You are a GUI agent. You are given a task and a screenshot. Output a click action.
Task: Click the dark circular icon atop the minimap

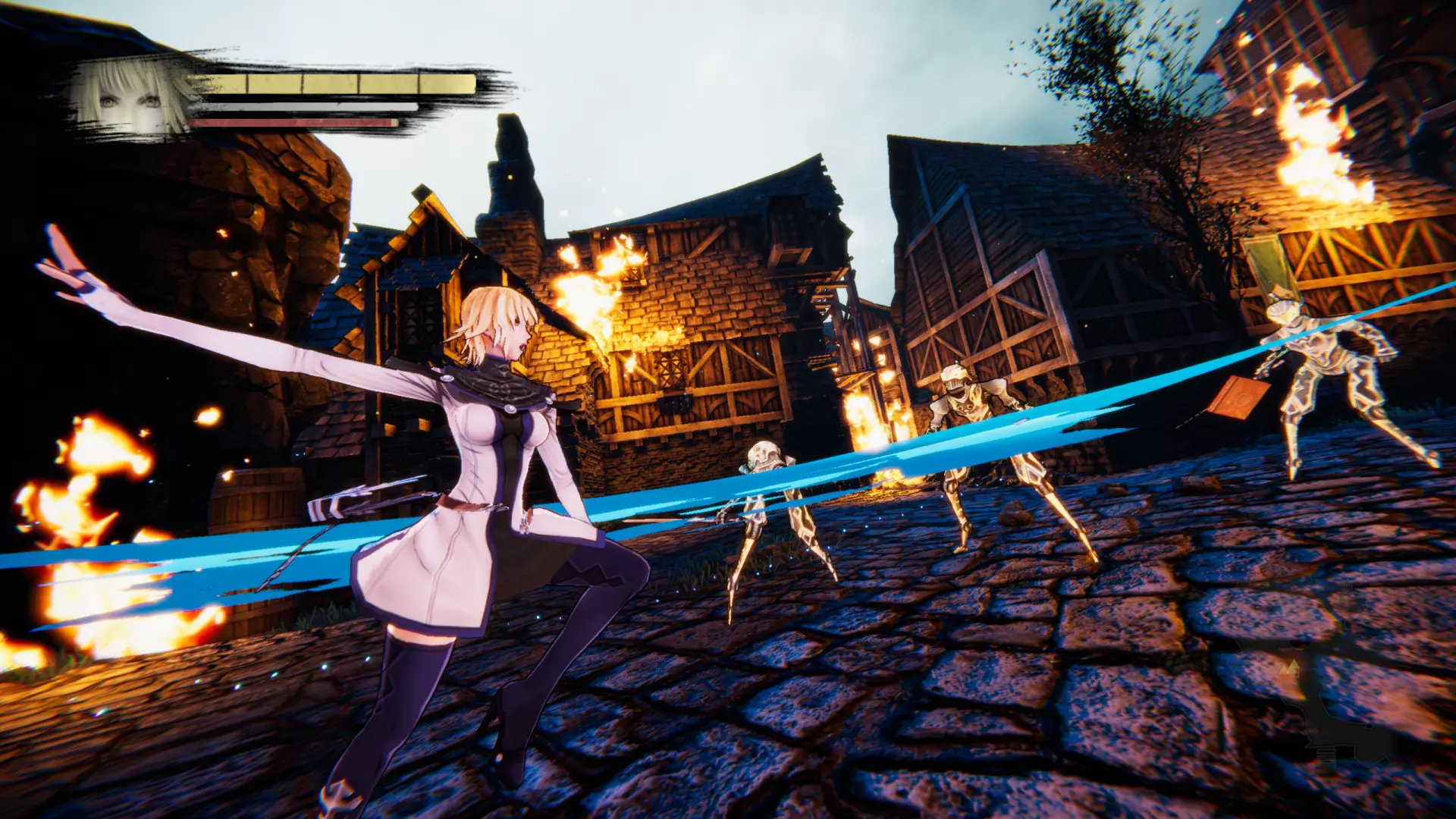click(x=1299, y=641)
